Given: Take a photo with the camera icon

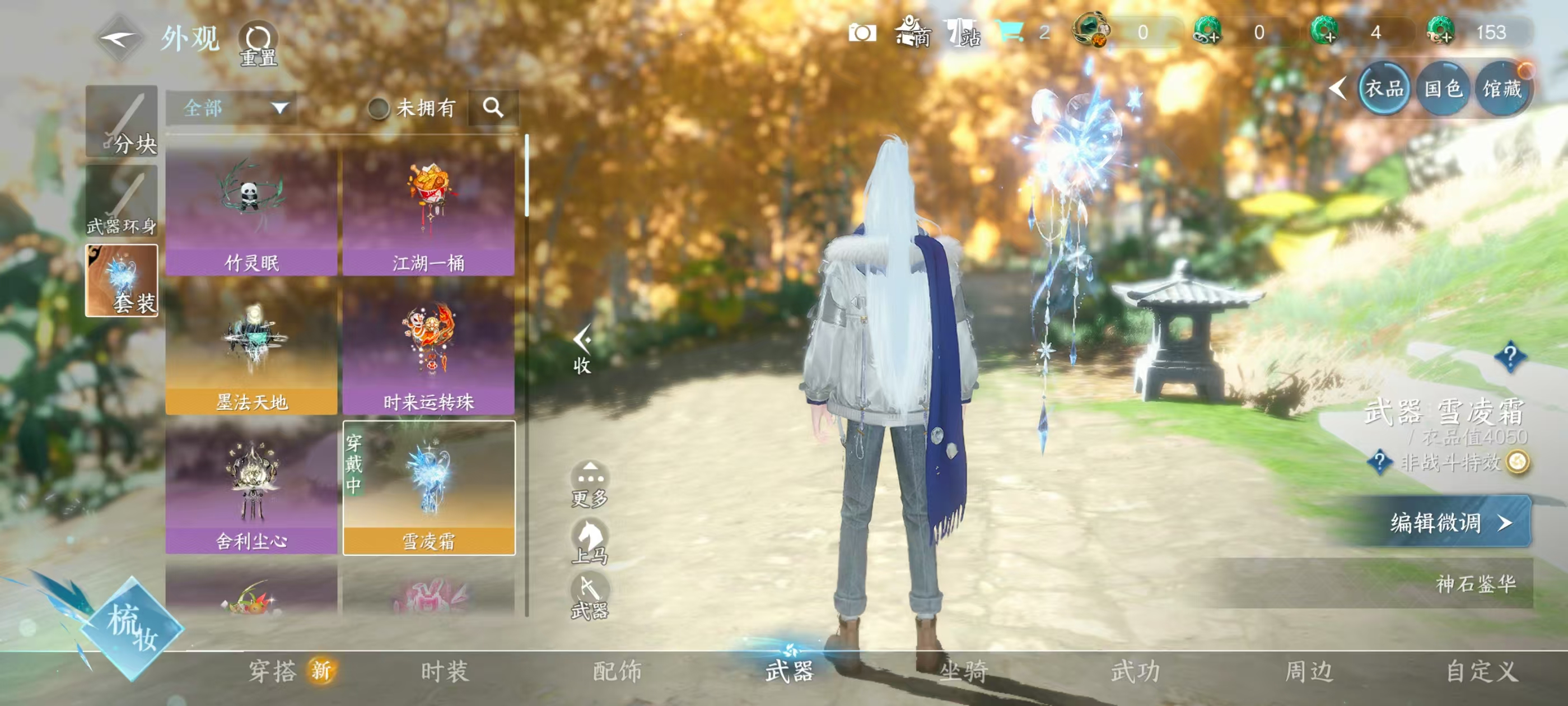Looking at the screenshot, I should 862,33.
